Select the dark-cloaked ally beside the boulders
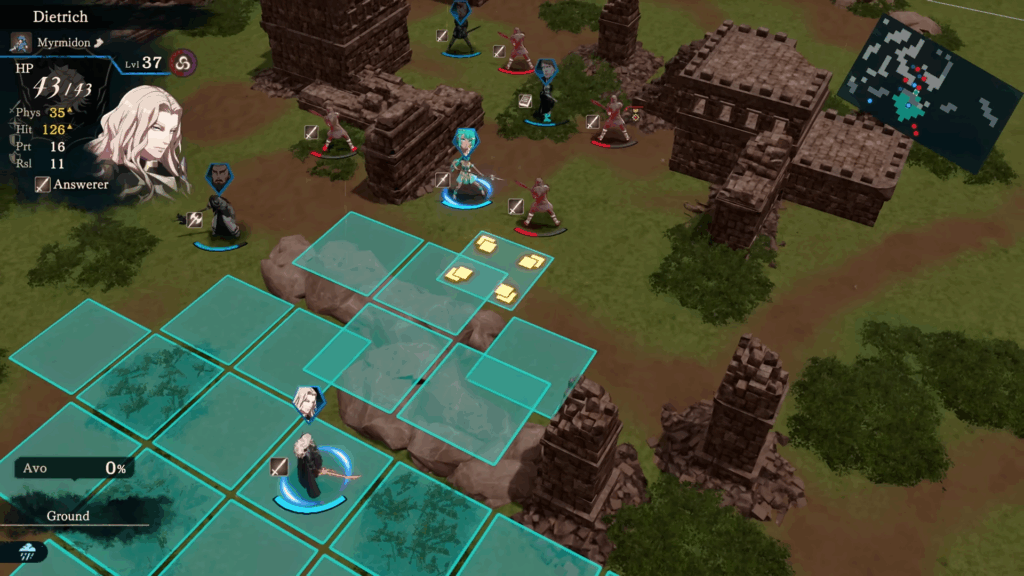Viewport: 1024px width, 576px height. pyautogui.click(x=220, y=208)
